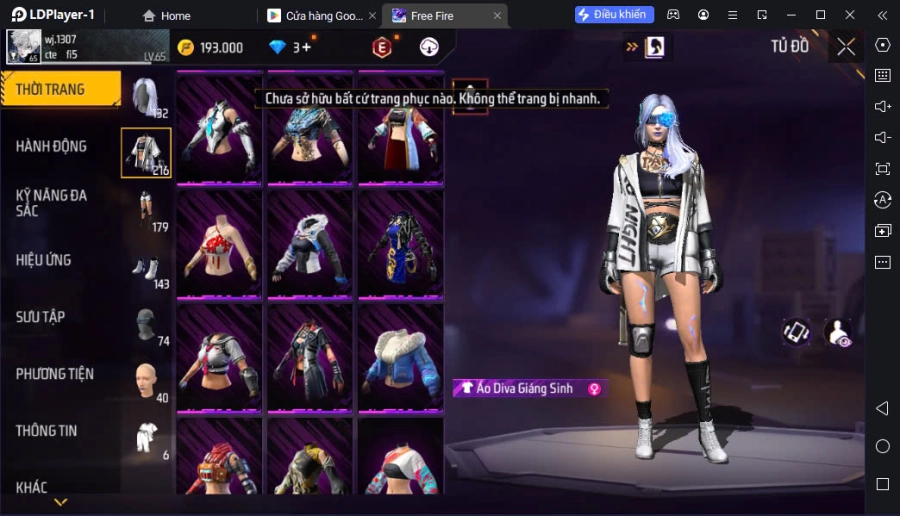Switch to KỸ NĂNG ĐA SẮC tab

52,203
